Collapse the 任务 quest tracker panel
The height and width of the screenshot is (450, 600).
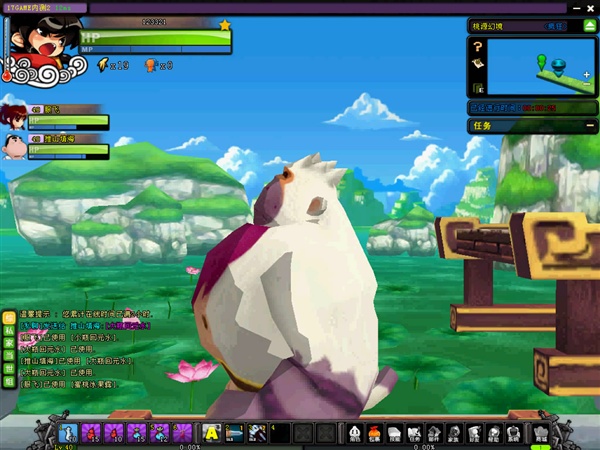coord(588,126)
